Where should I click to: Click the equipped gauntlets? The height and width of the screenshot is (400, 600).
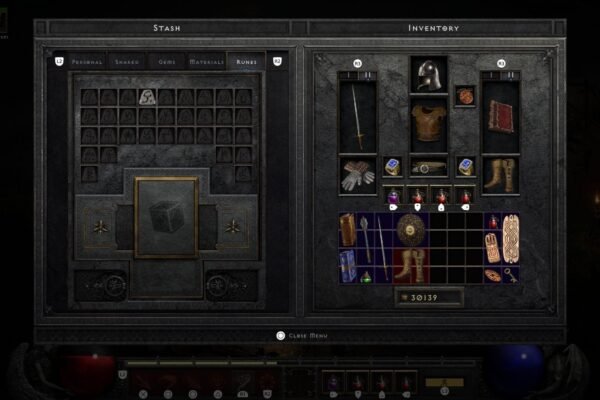point(358,175)
